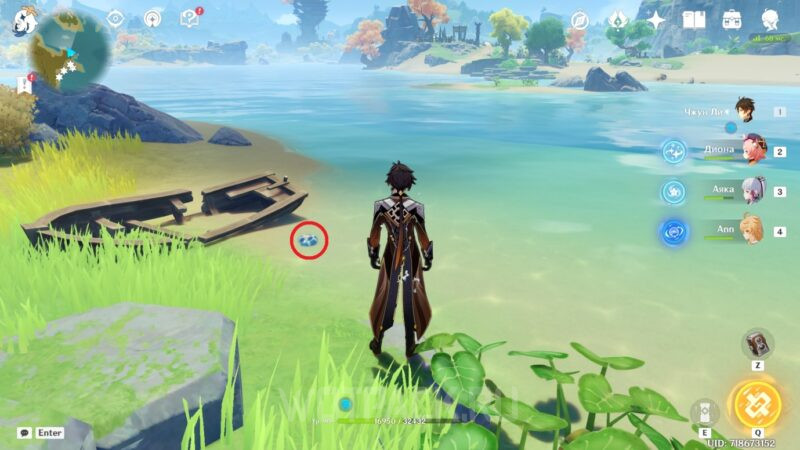Open the tutorial book with question mark
800x450 pixels.
click(x=189, y=19)
